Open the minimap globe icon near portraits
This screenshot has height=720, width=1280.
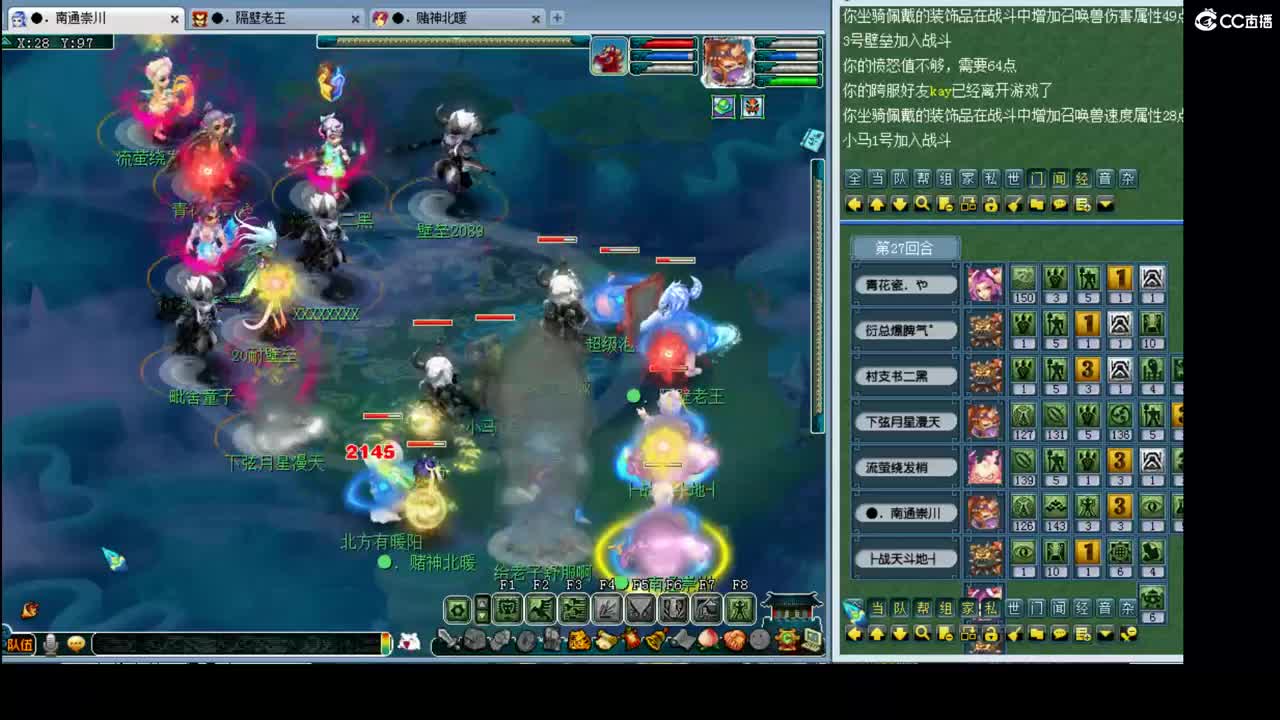pos(723,107)
